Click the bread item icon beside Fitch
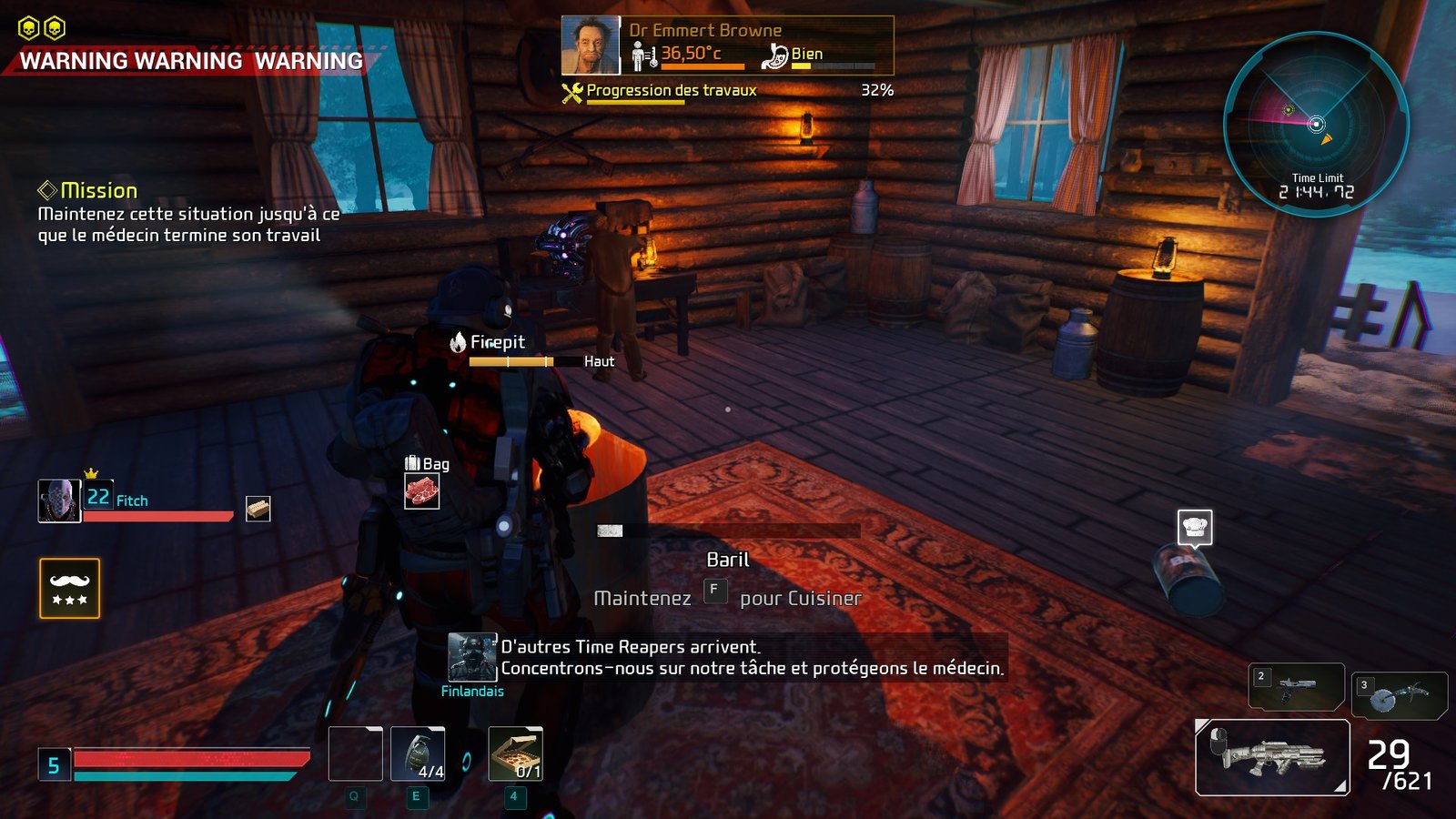This screenshot has width=1456, height=819. (x=258, y=508)
